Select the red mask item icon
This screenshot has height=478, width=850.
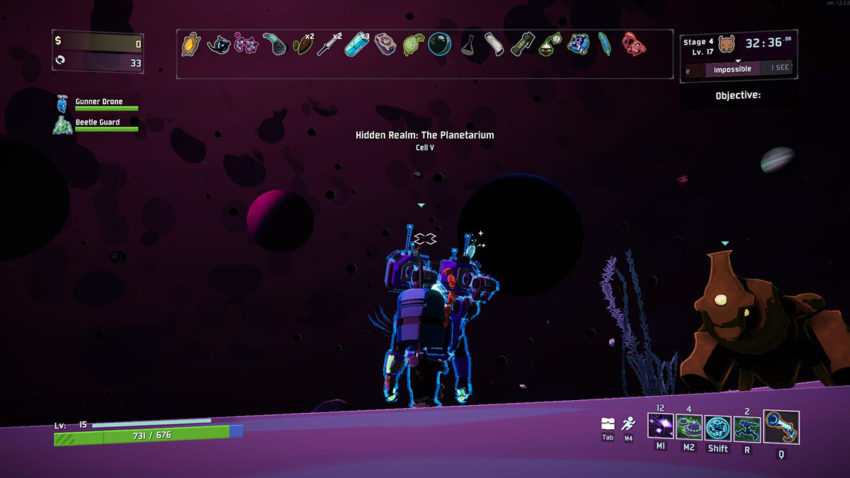[633, 45]
